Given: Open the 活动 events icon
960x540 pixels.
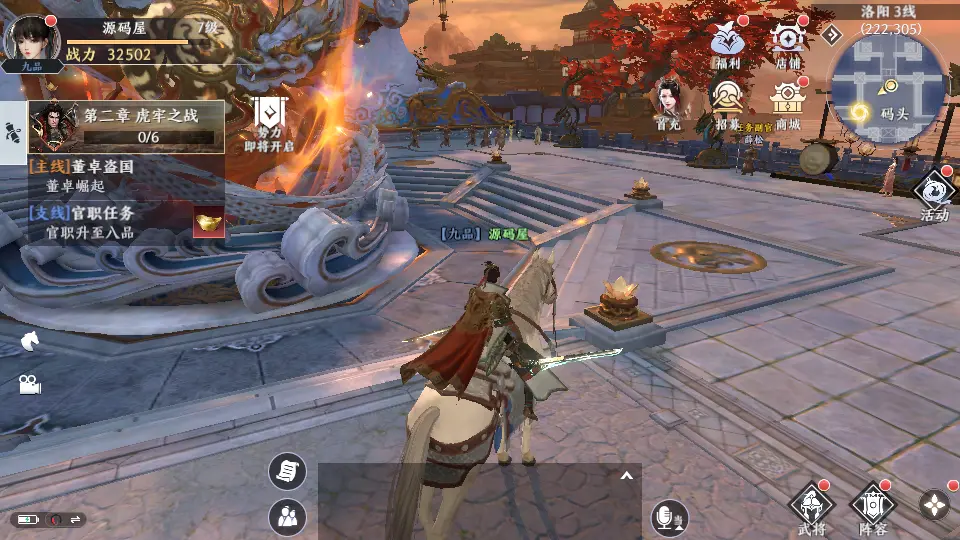Looking at the screenshot, I should pyautogui.click(x=934, y=193).
